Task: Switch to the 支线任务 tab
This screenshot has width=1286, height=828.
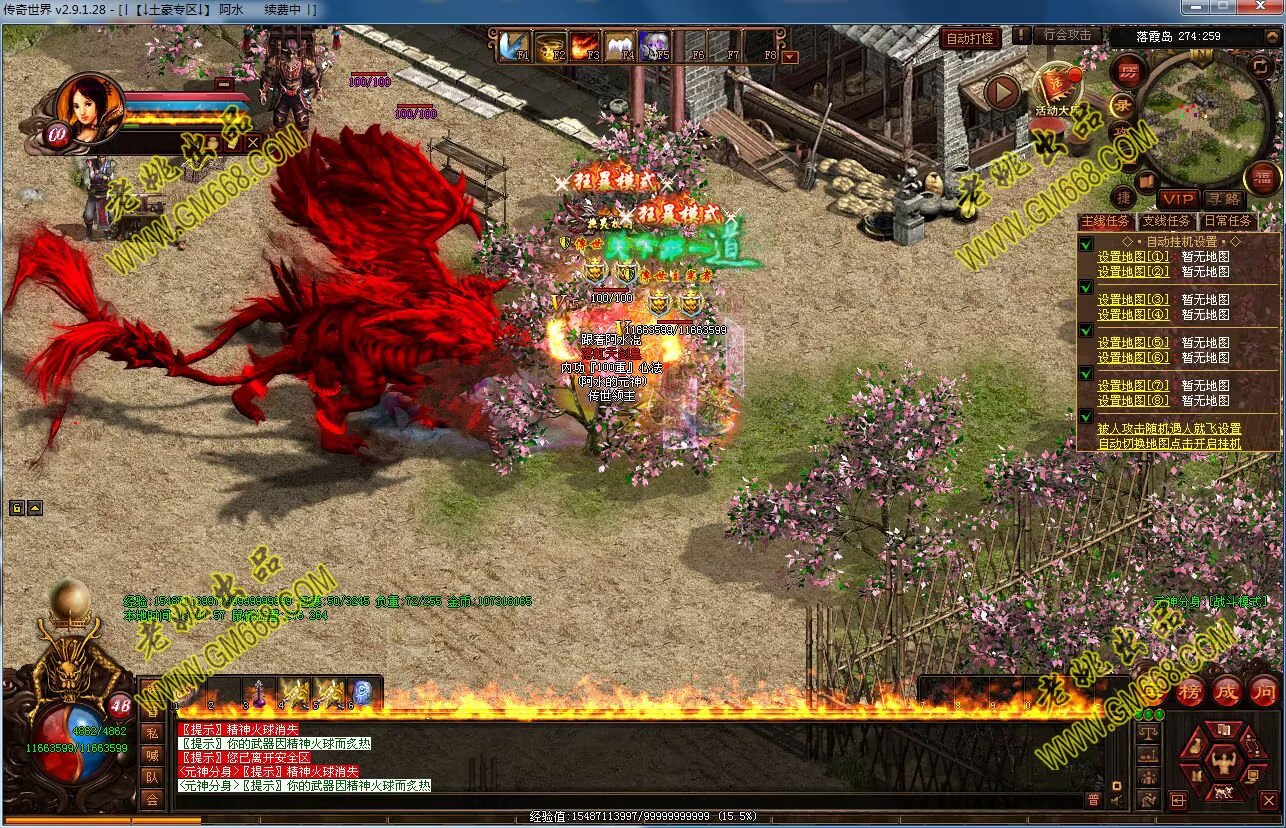Action: [1166, 221]
